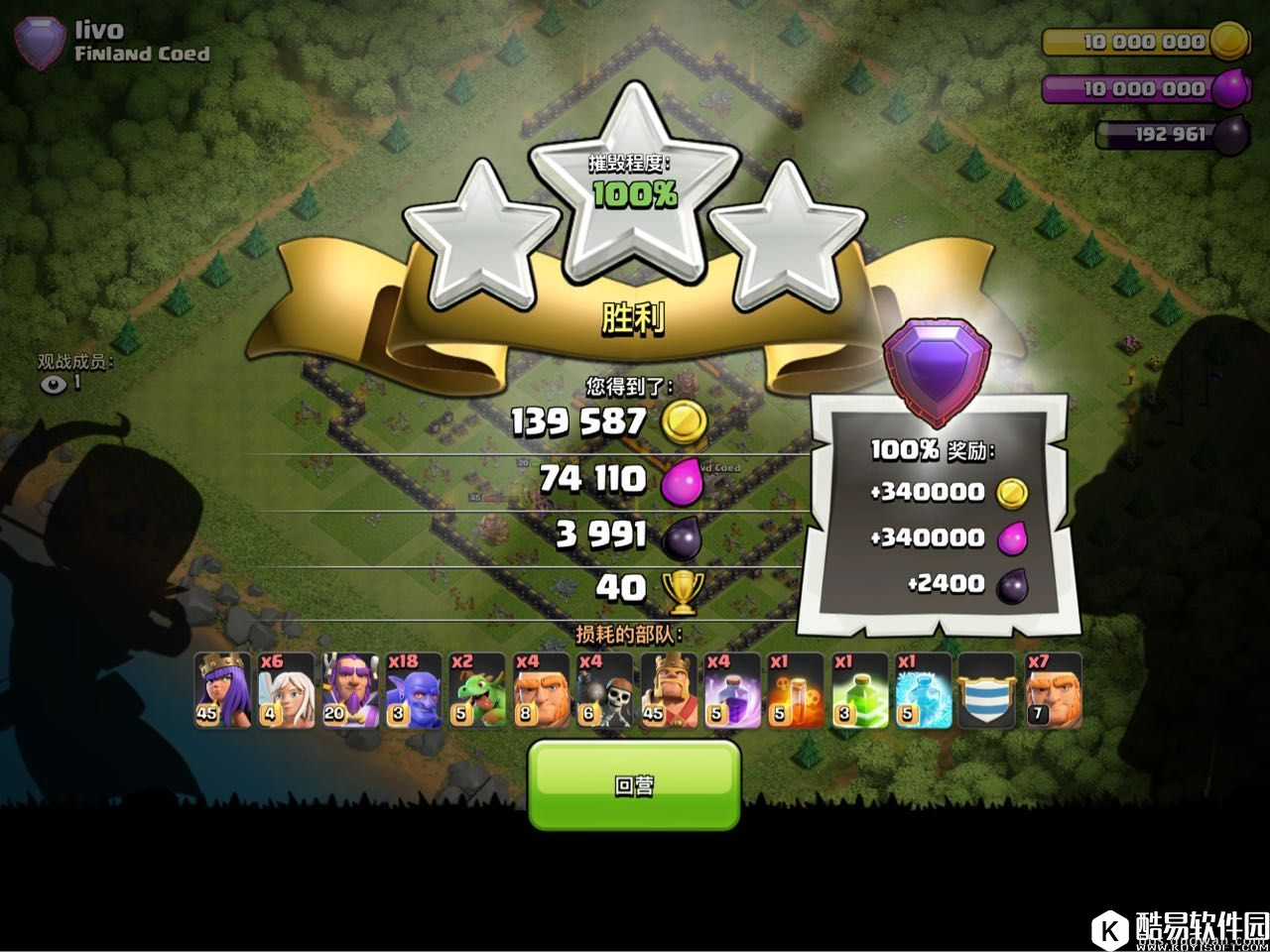Choose the Barbarian King hero icon
Viewport: 1270px width, 952px height.
[669, 690]
